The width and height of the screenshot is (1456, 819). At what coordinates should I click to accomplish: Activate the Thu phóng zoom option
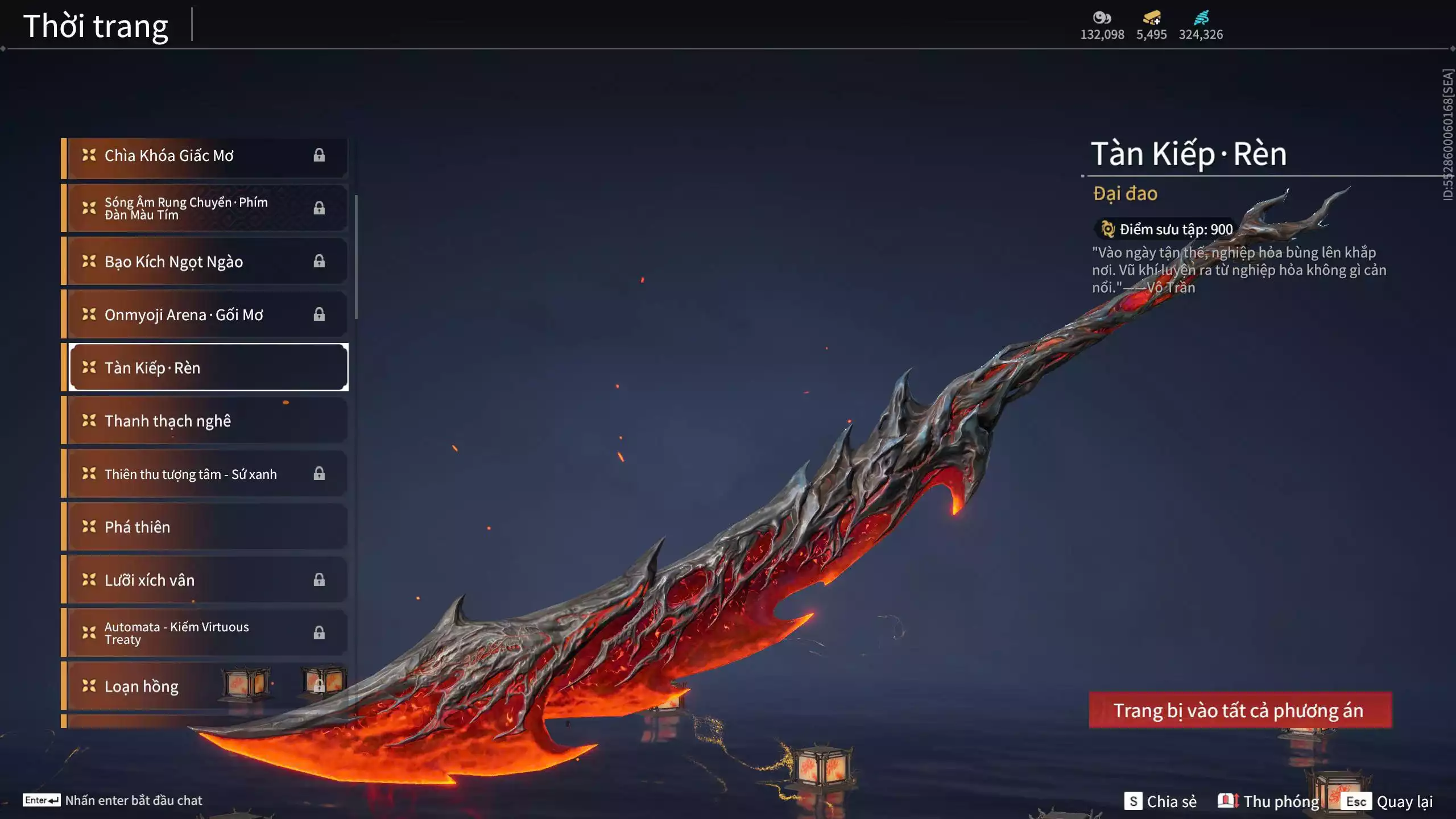click(x=1269, y=801)
